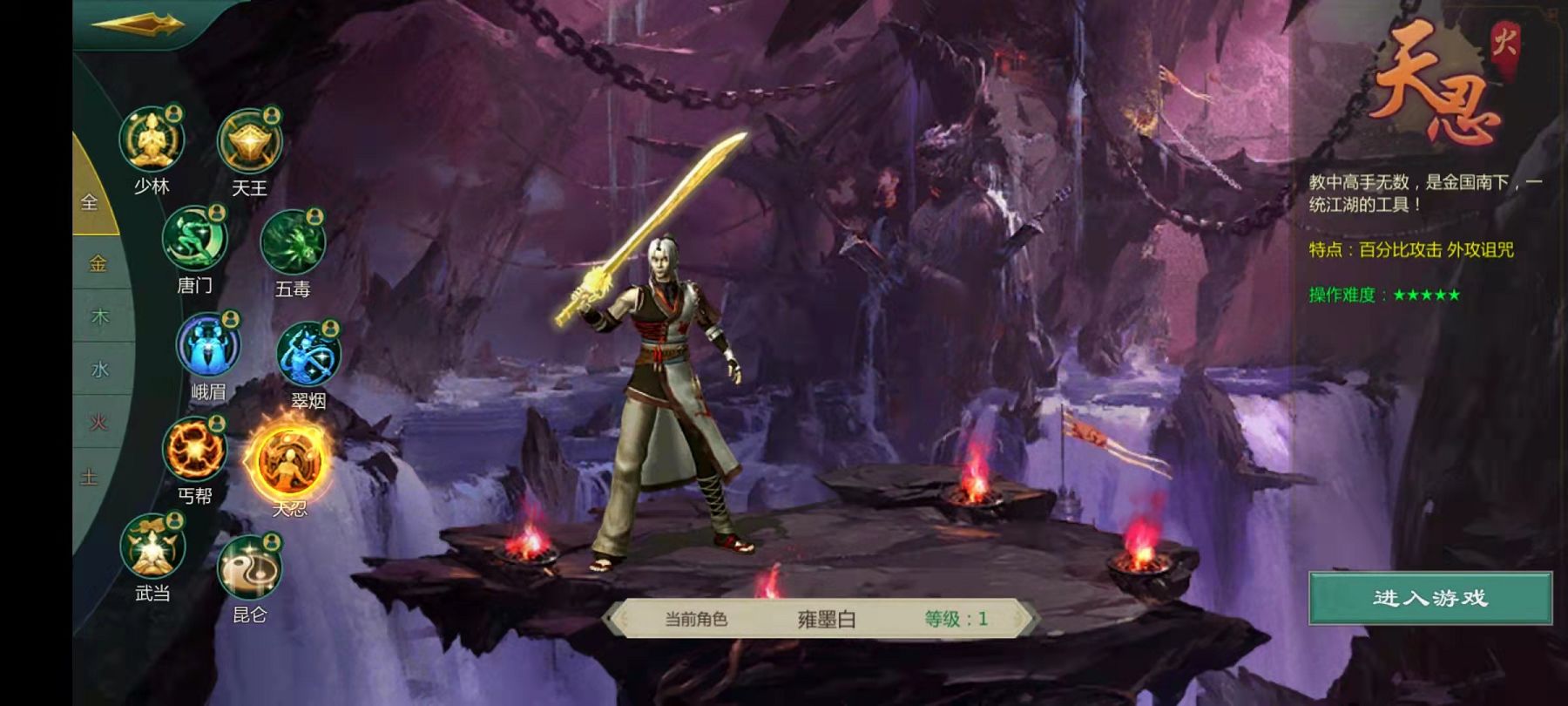Choose the 峨眉 sect icon

pyautogui.click(x=208, y=346)
